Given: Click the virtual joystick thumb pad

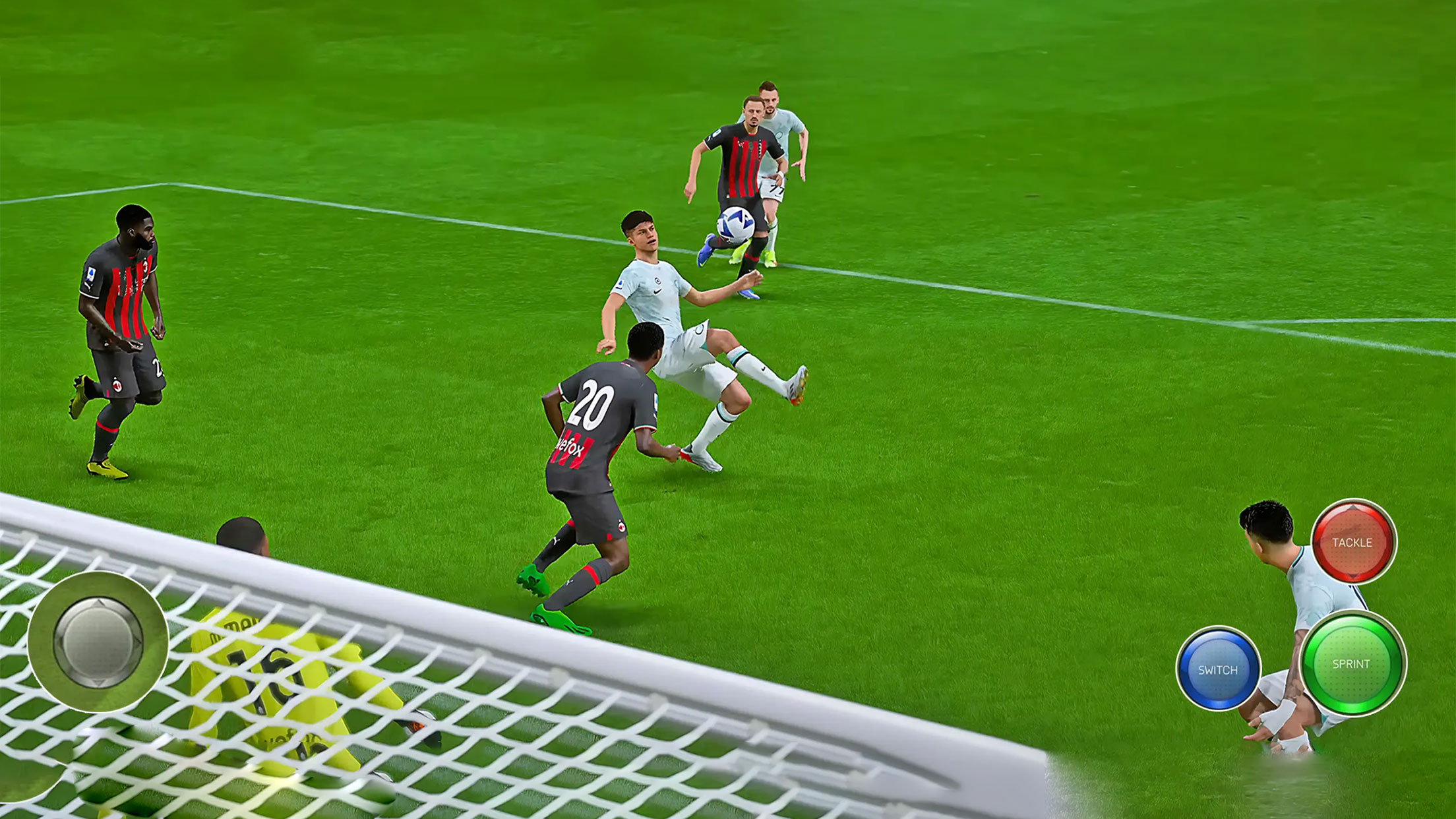Looking at the screenshot, I should coord(98,641).
